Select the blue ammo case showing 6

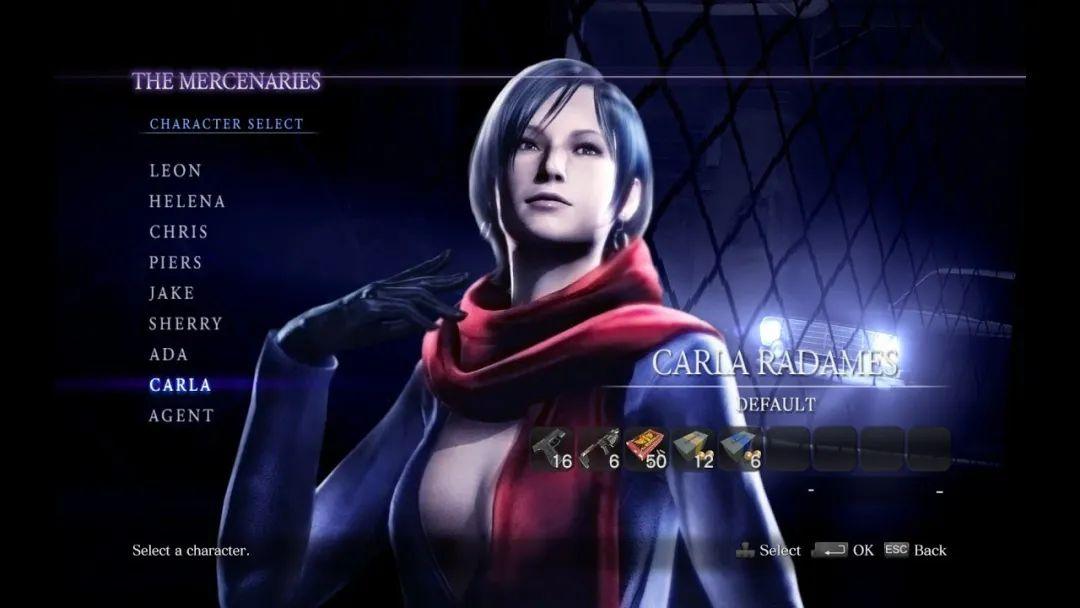740,449
